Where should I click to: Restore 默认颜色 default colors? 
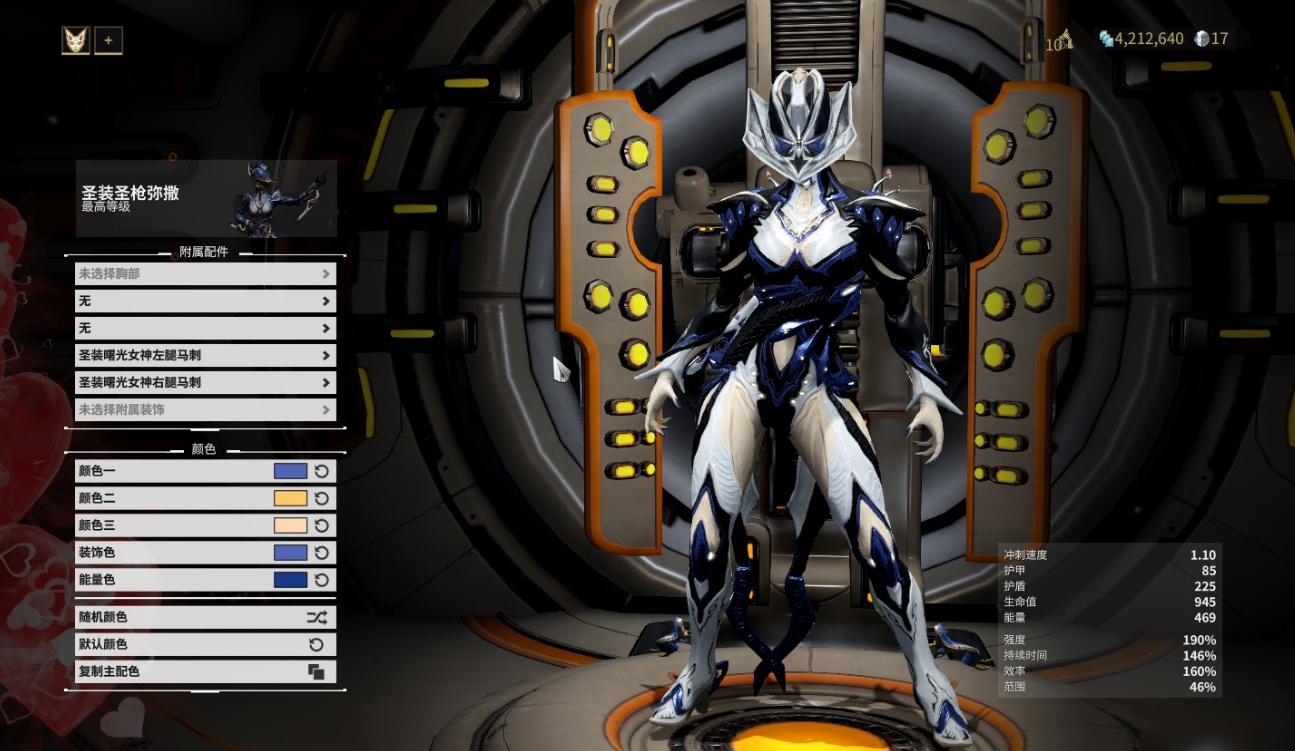click(205, 644)
